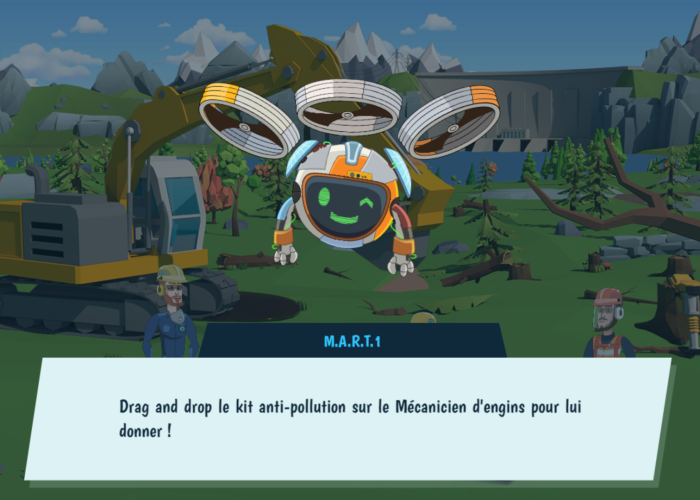Viewport: 700px width, 500px height.
Task: Advance the M.A.R.T.1 dialogue text box
Action: click(348, 418)
